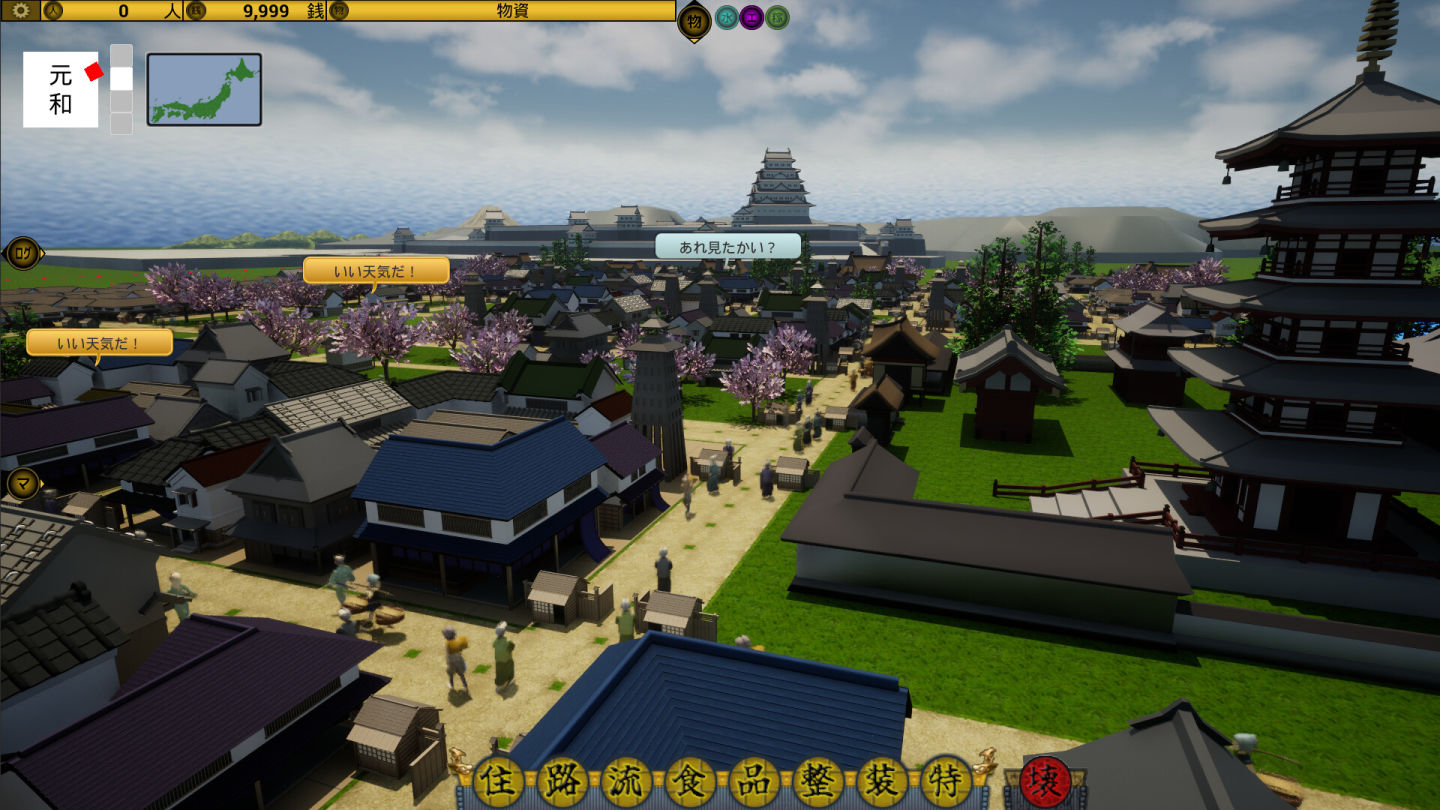Toggle the black 物 goods dropdown
Viewport: 1440px width, 810px height.
point(694,20)
